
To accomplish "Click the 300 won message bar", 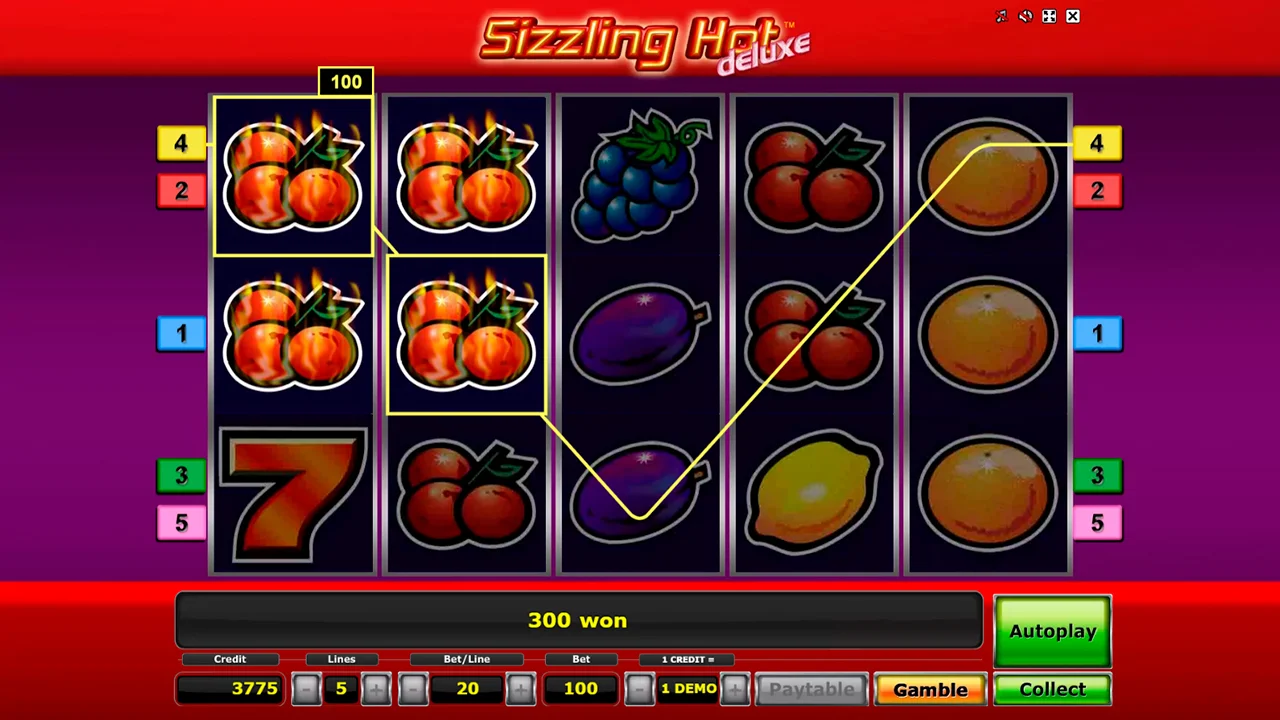I will [578, 620].
